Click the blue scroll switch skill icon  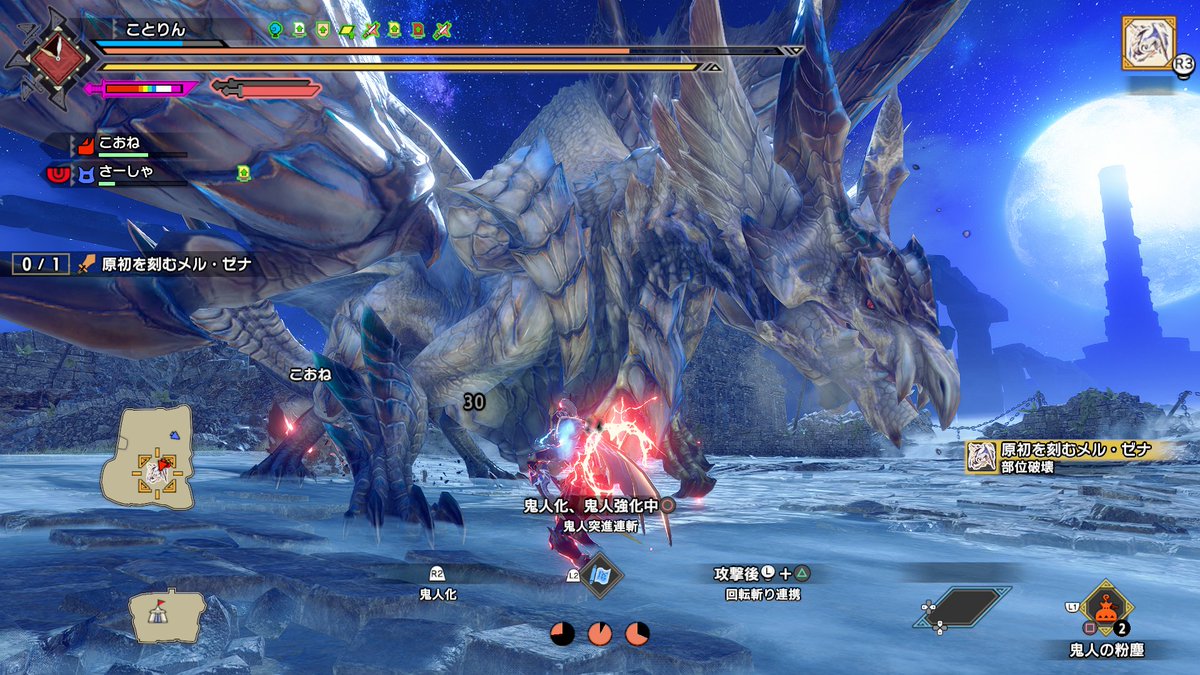601,575
